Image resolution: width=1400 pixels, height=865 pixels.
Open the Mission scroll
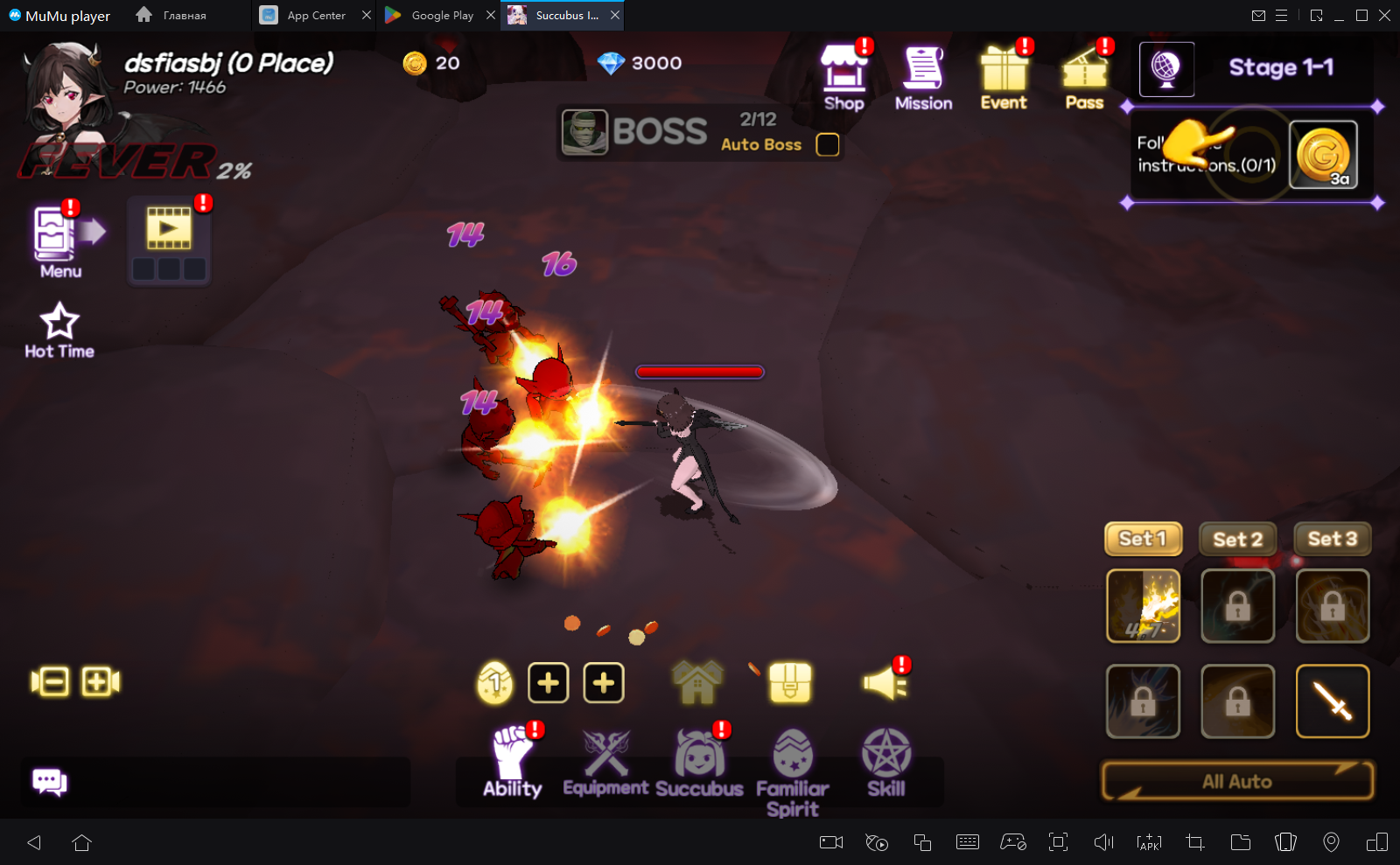coord(923,77)
